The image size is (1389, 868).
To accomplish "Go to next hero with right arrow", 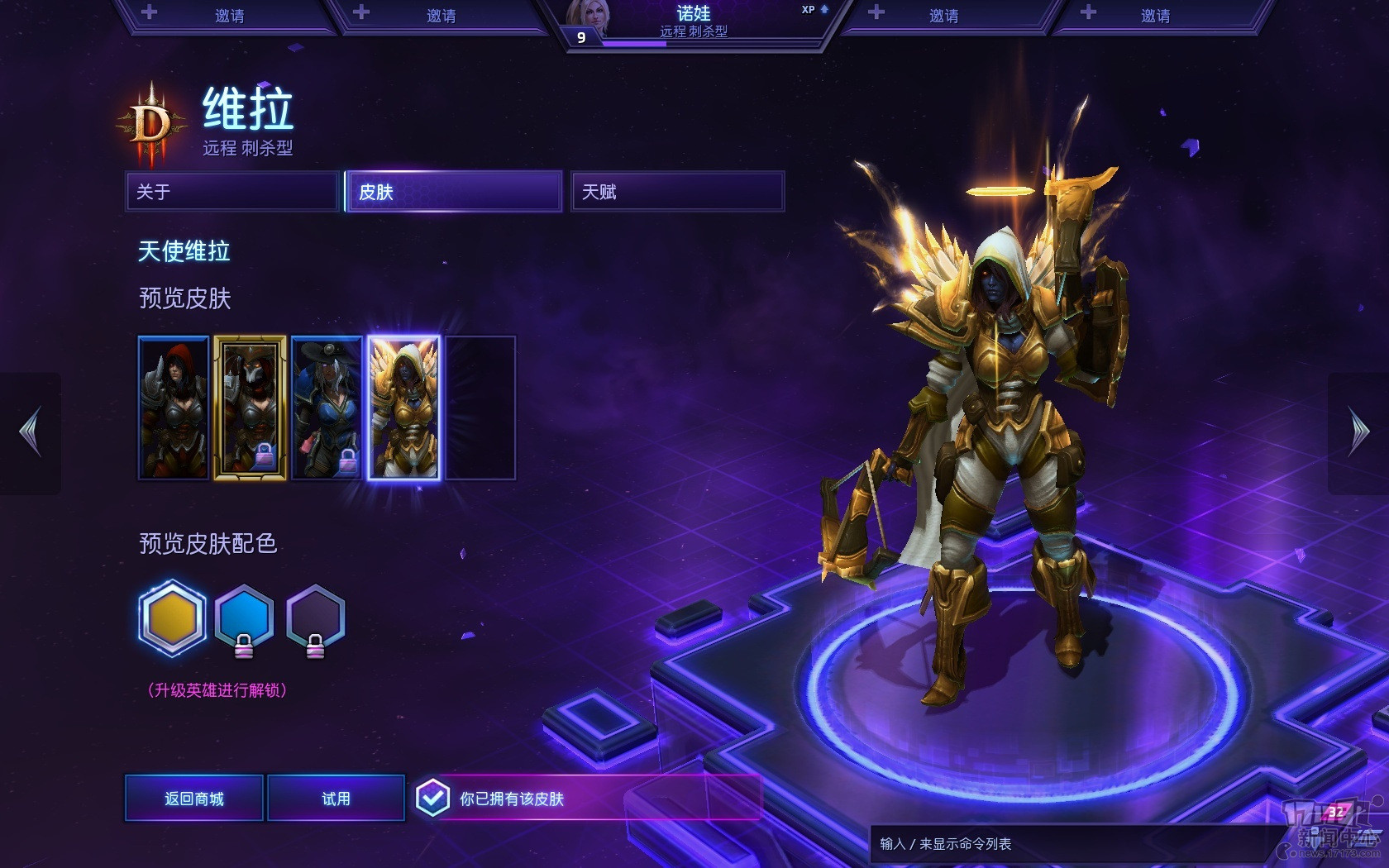I will [x=1358, y=432].
